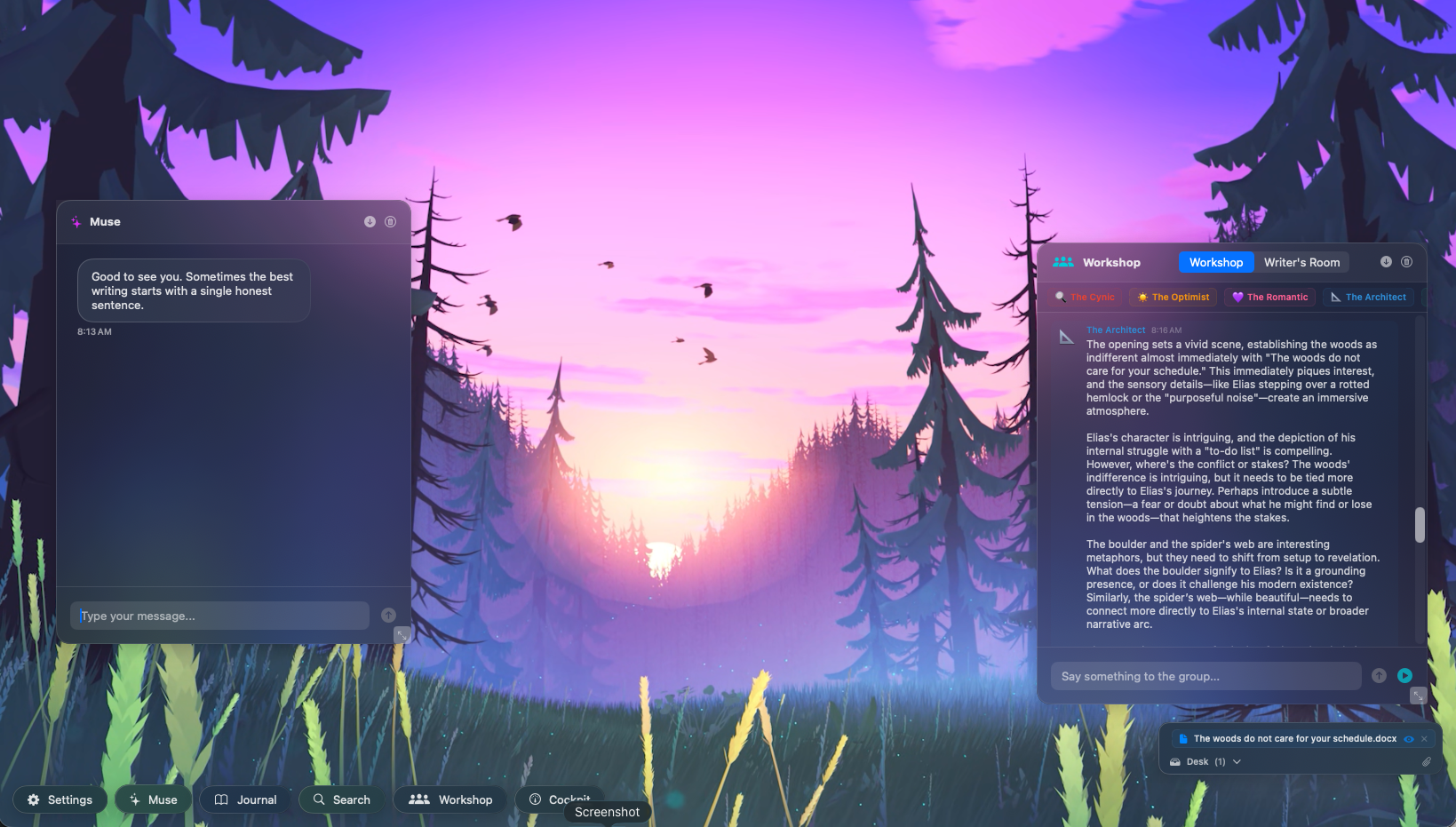
Task: Collapse the Workshop panel with the down arrow
Action: click(1384, 262)
